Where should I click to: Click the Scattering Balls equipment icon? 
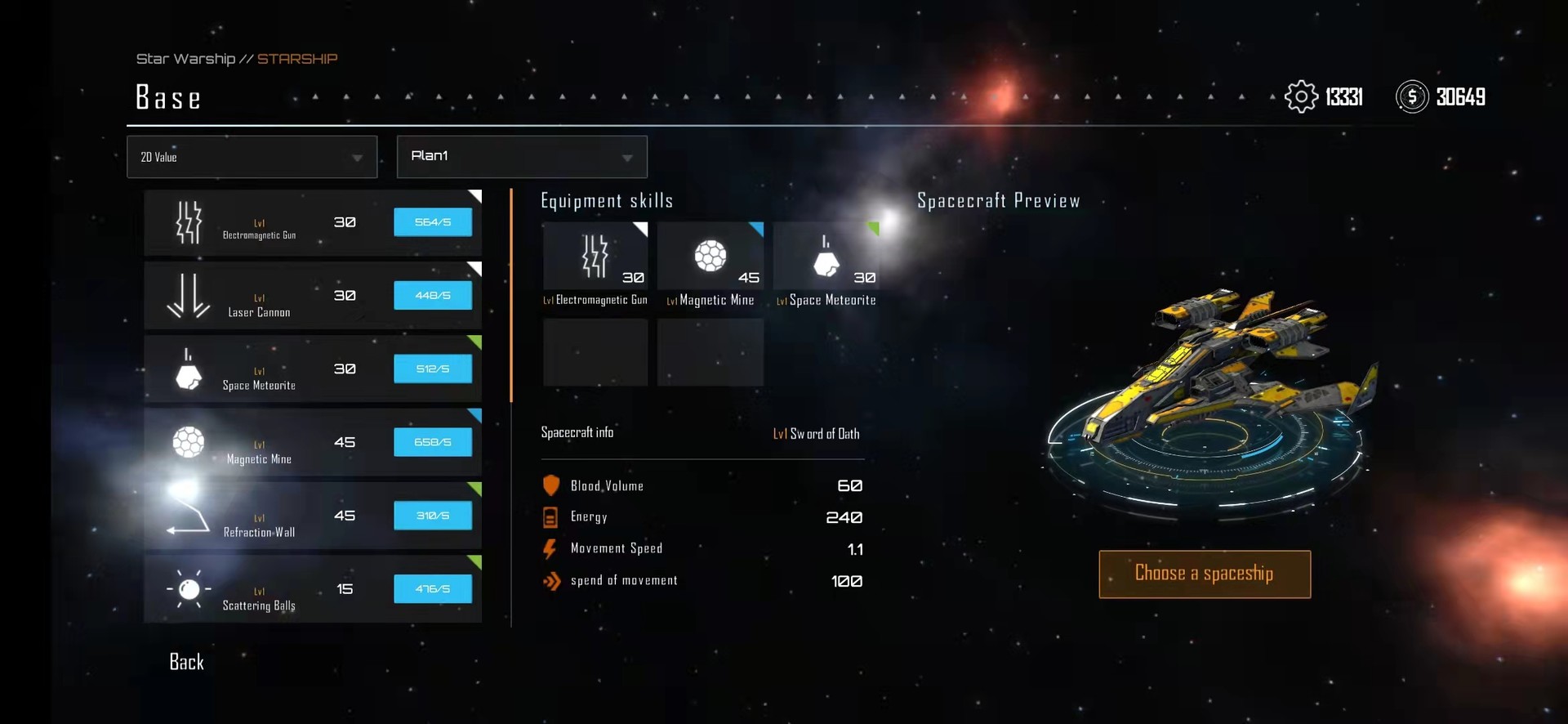(188, 588)
